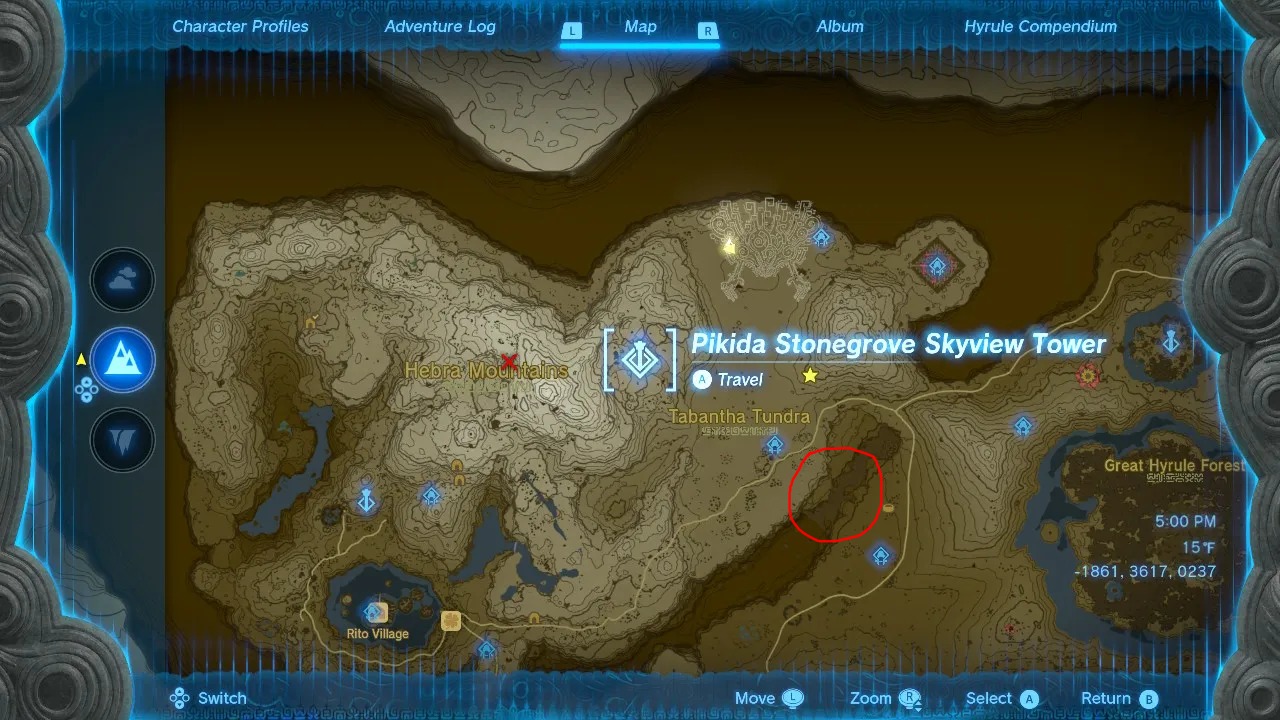Select the Pikida Stonegrove Skyview Tower icon
Screen dimensions: 1280x720
coord(640,360)
